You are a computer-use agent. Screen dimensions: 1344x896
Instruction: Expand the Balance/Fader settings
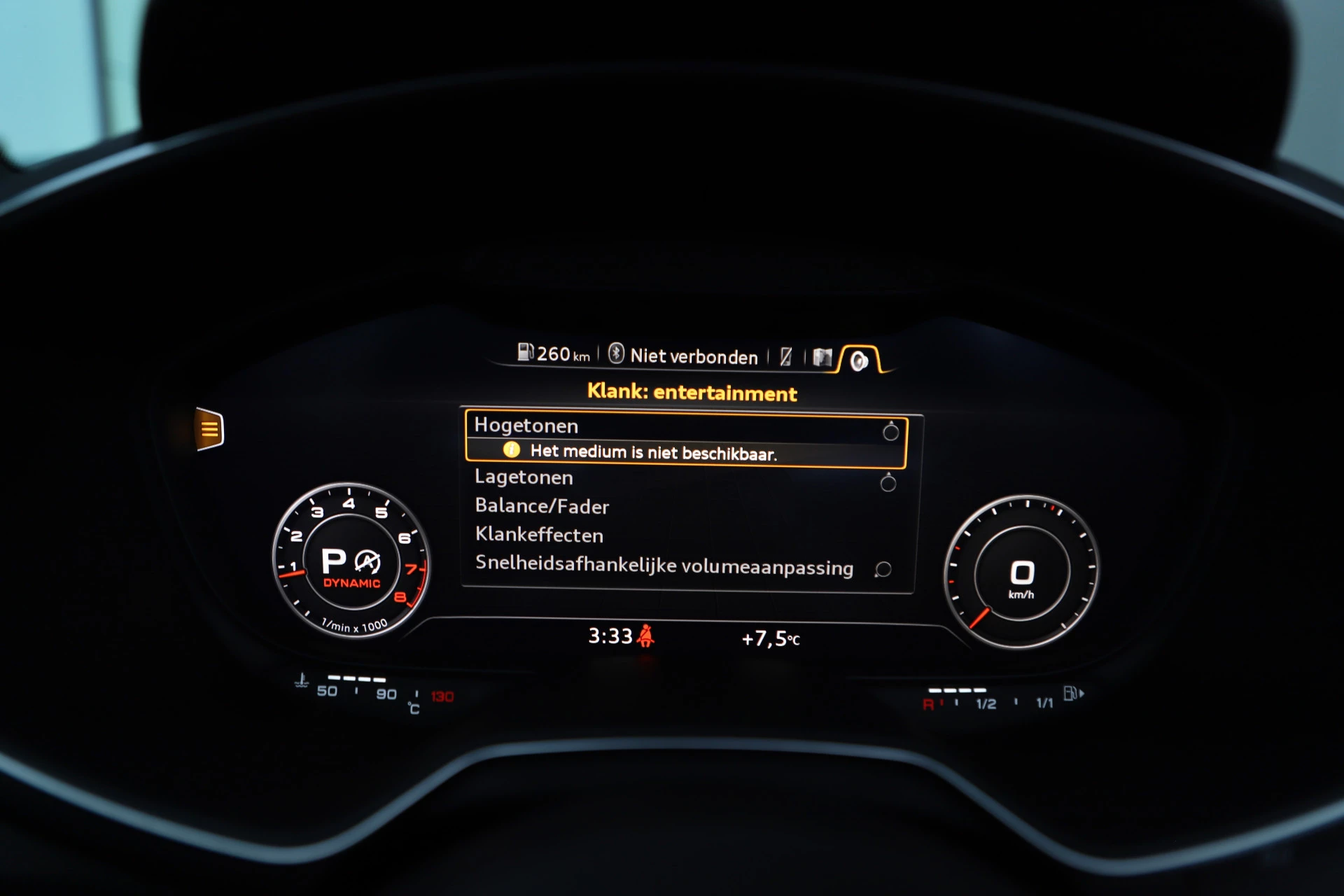(x=541, y=507)
